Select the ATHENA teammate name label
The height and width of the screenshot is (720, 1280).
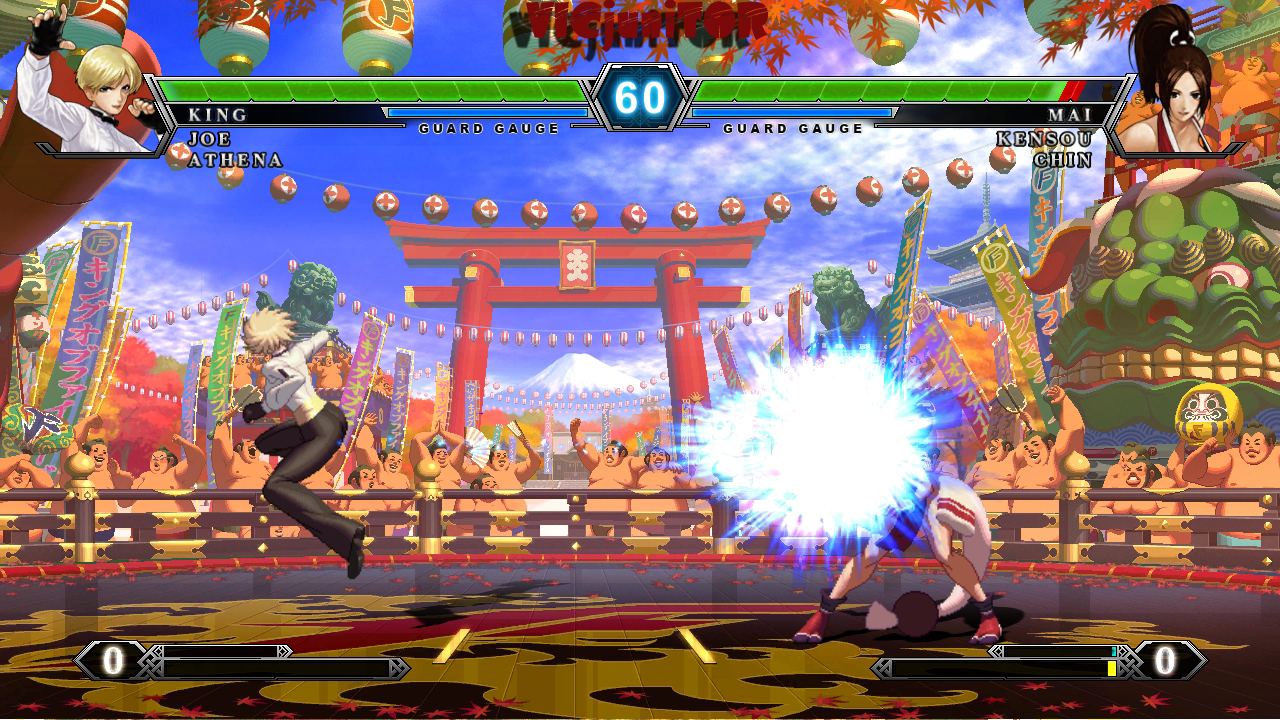coord(233,157)
